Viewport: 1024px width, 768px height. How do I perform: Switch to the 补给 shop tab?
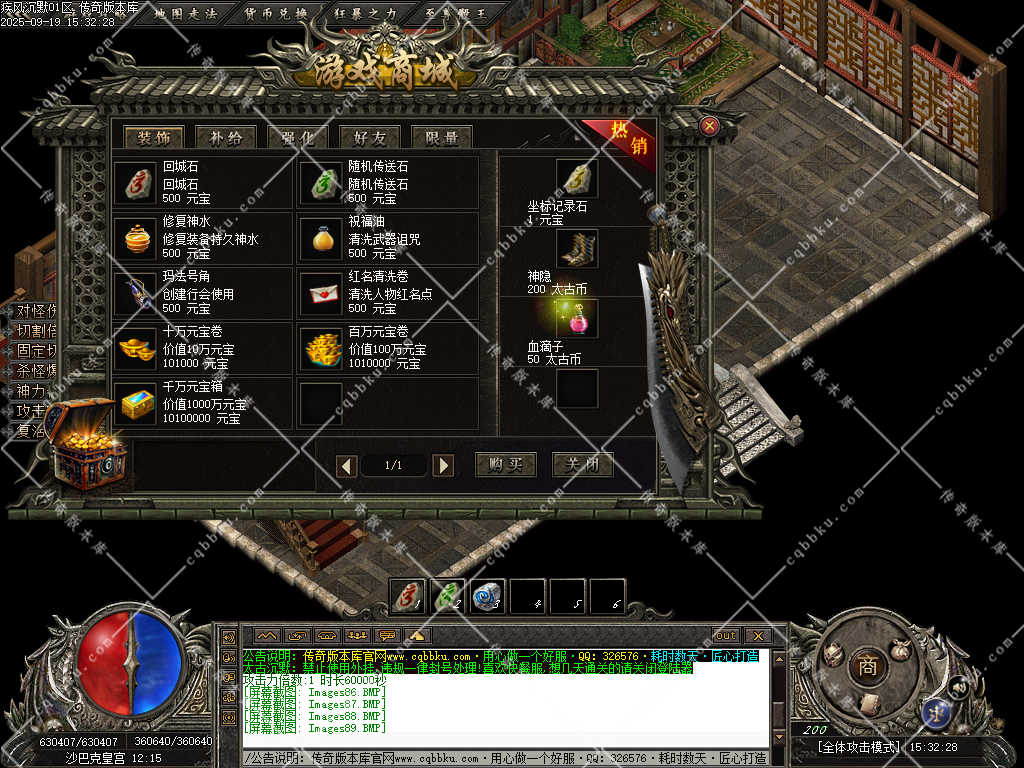[226, 138]
